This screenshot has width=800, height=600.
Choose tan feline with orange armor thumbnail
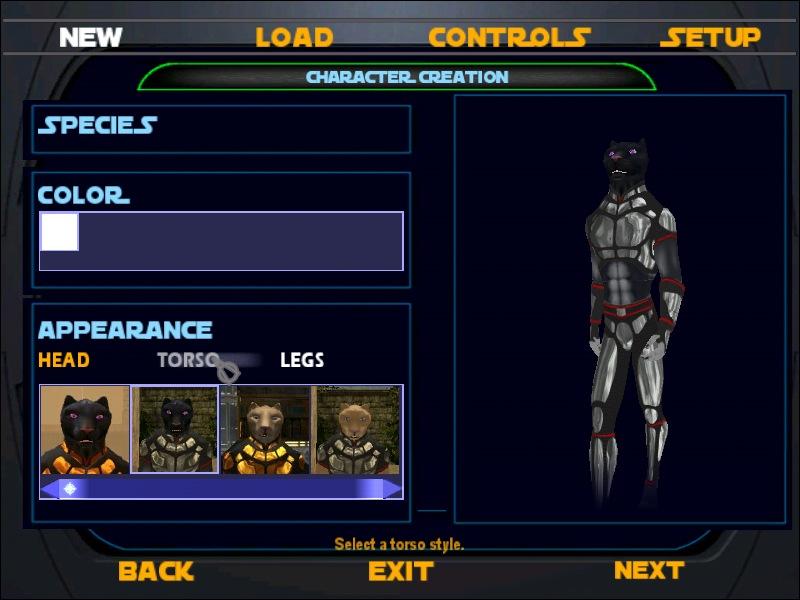(x=265, y=430)
